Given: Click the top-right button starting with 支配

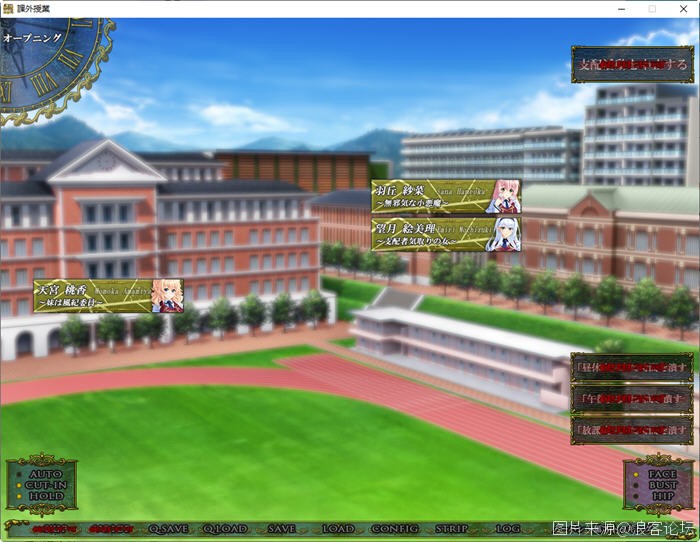Looking at the screenshot, I should pos(632,65).
